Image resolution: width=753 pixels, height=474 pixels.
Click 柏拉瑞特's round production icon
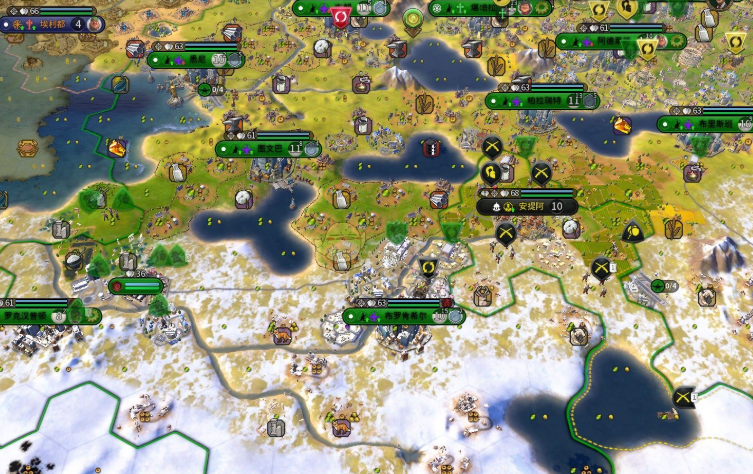point(591,101)
